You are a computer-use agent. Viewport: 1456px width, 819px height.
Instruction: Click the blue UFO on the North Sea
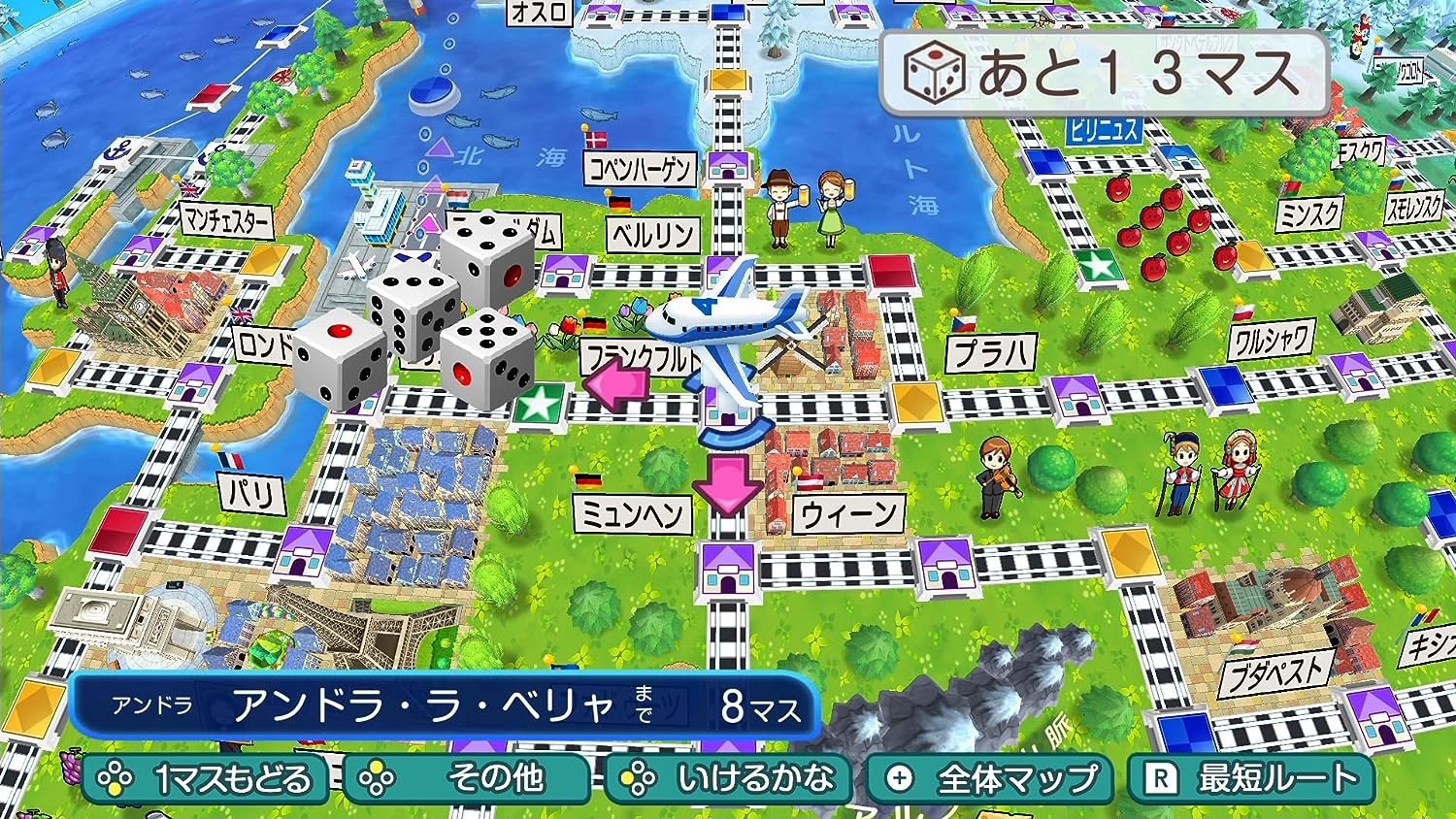coord(431,93)
